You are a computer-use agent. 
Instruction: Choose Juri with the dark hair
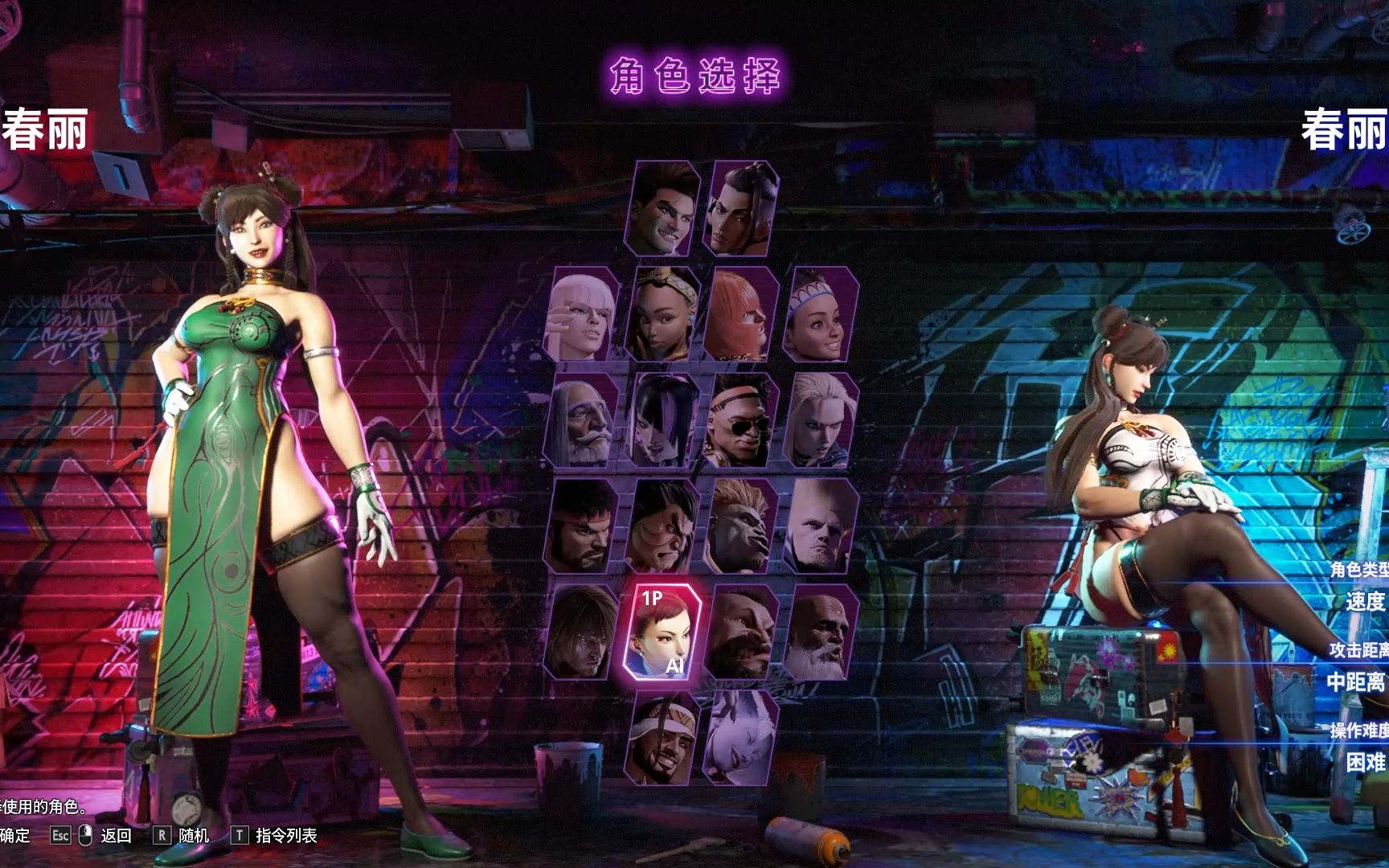[x=662, y=421]
